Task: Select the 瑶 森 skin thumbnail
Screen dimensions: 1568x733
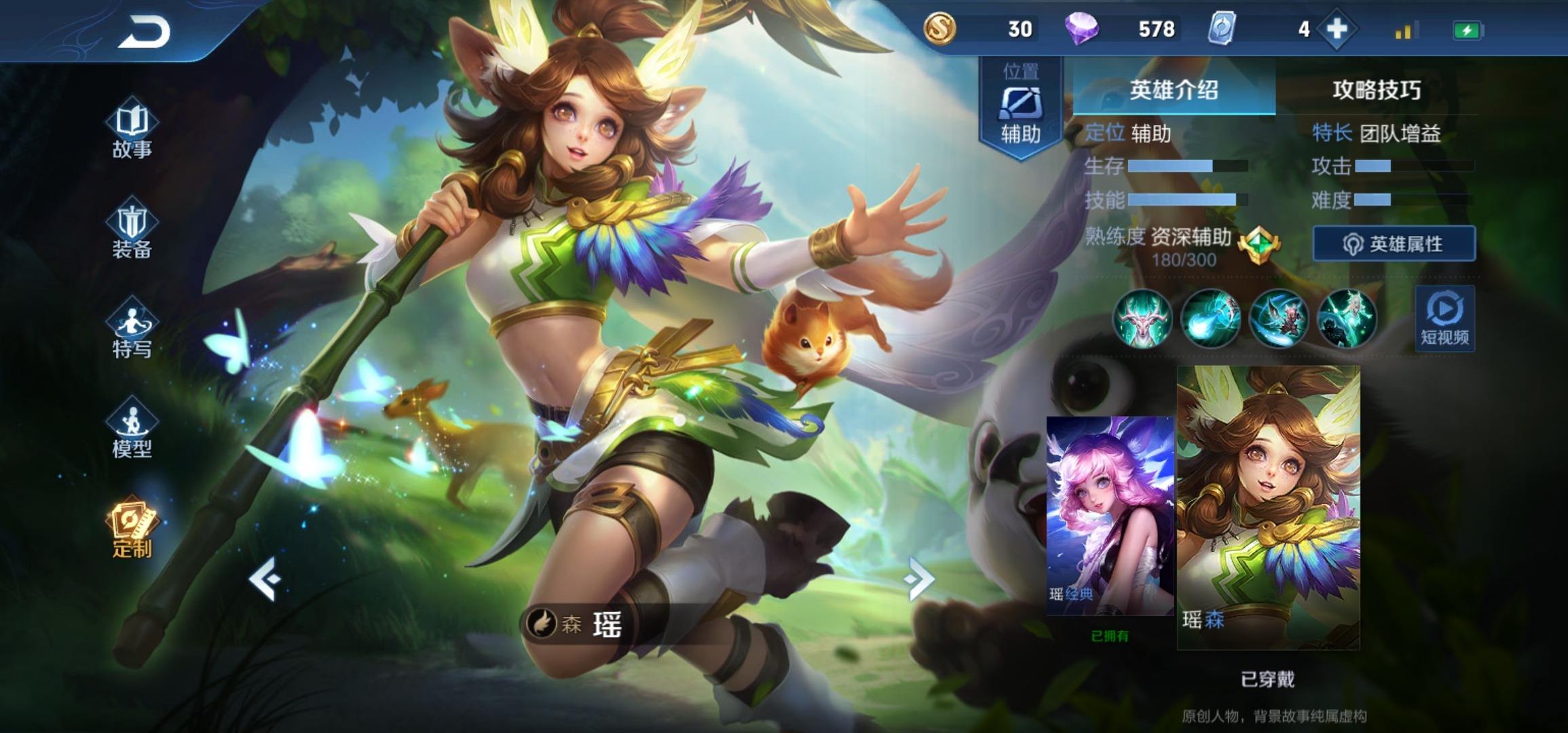Action: point(1268,508)
